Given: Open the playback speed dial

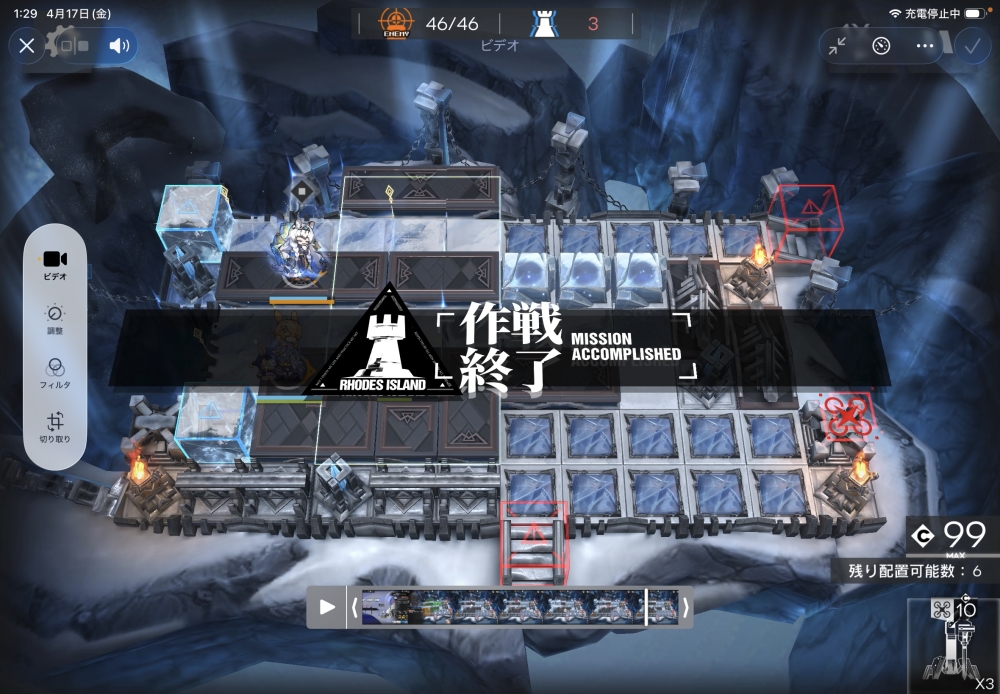Looking at the screenshot, I should click(881, 46).
